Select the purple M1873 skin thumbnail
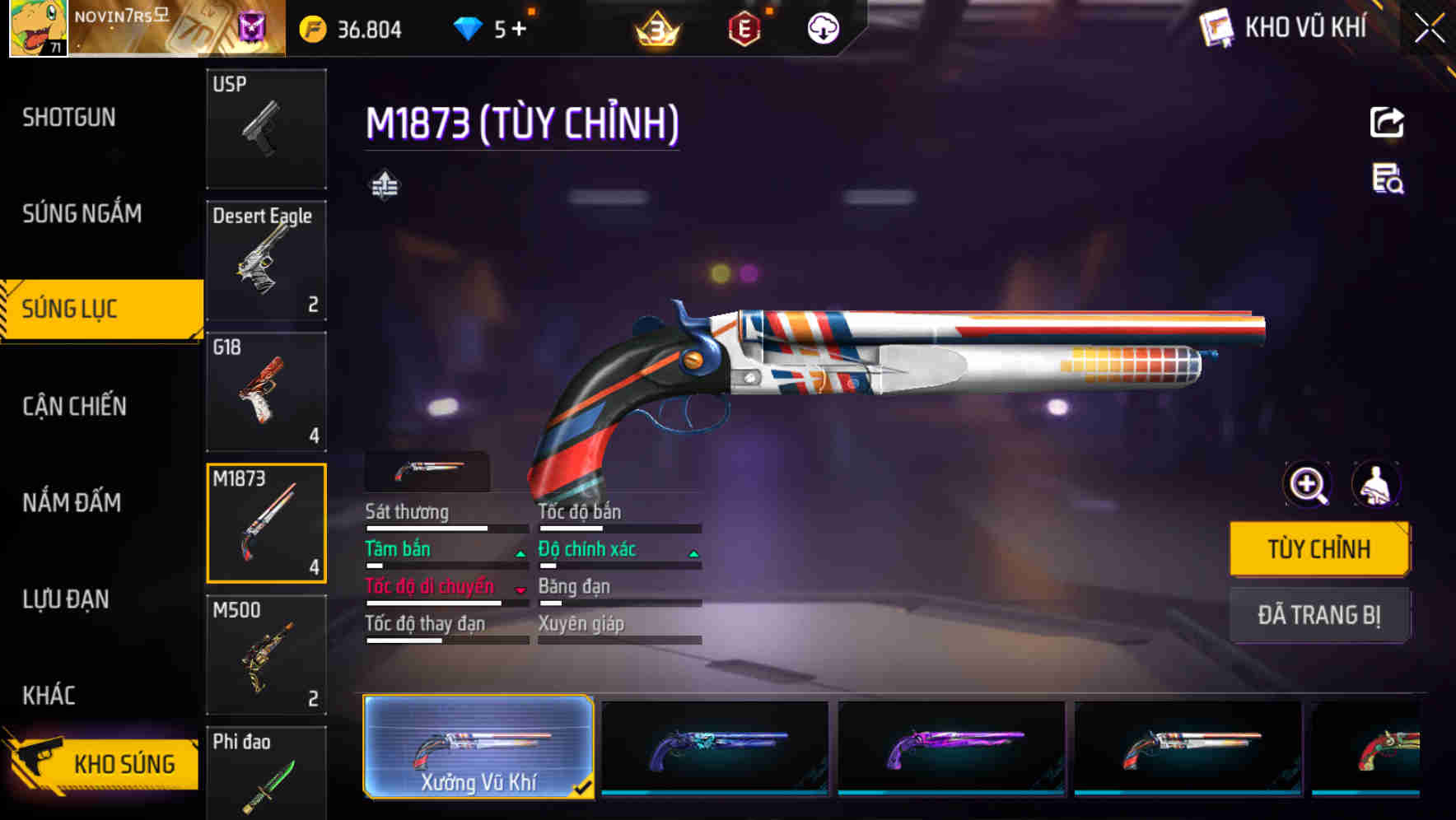This screenshot has width=1456, height=820. (x=951, y=747)
